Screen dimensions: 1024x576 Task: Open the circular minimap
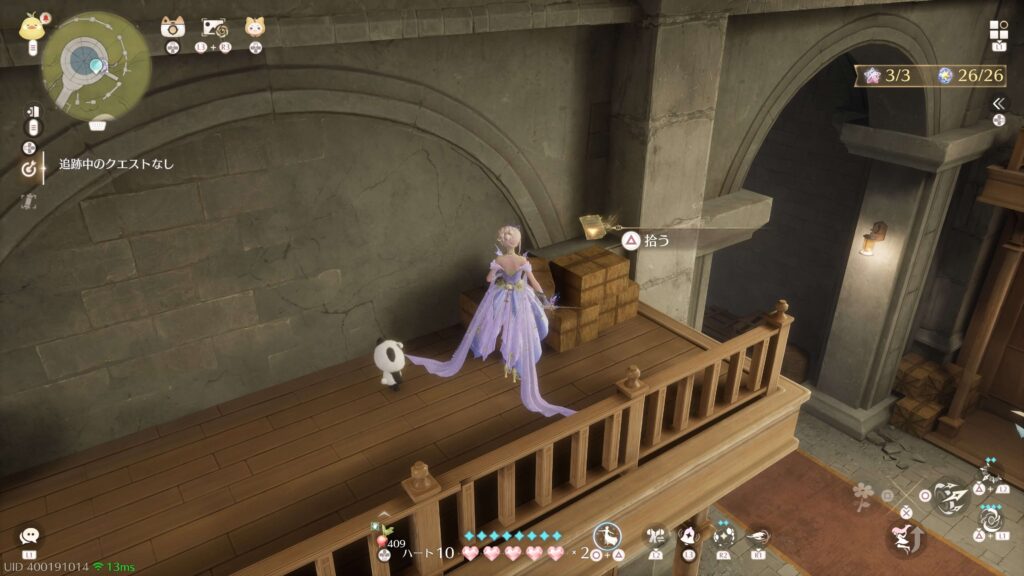[x=96, y=65]
